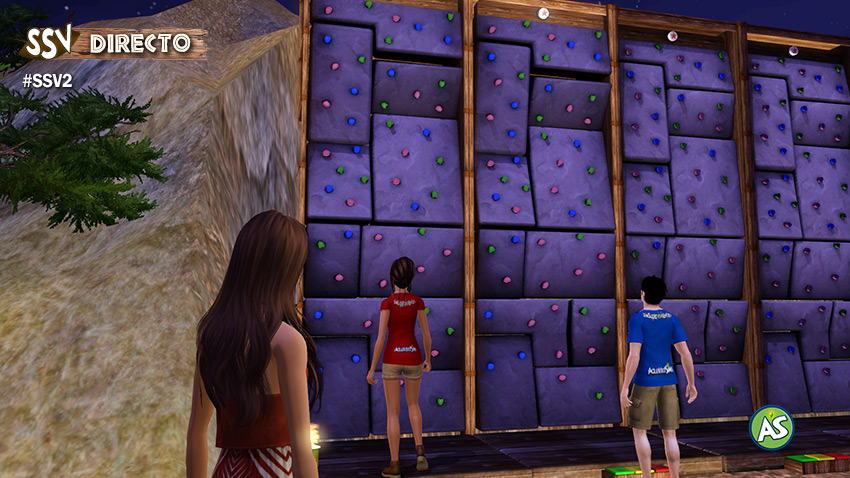Click the SSV Directo wooden logo
This screenshot has width=850, height=478.
coord(110,42)
